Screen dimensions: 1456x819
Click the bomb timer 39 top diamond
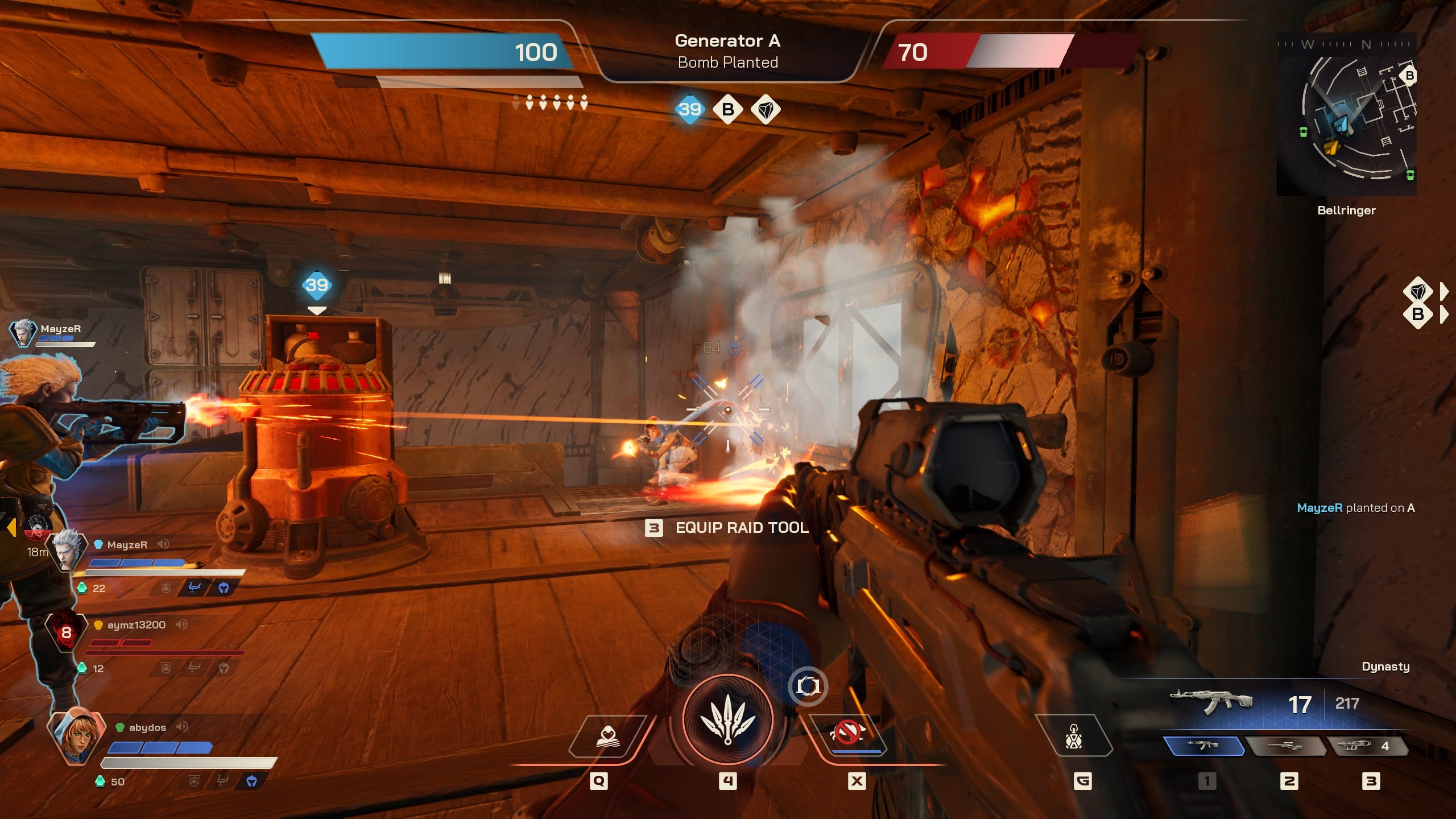coord(690,109)
